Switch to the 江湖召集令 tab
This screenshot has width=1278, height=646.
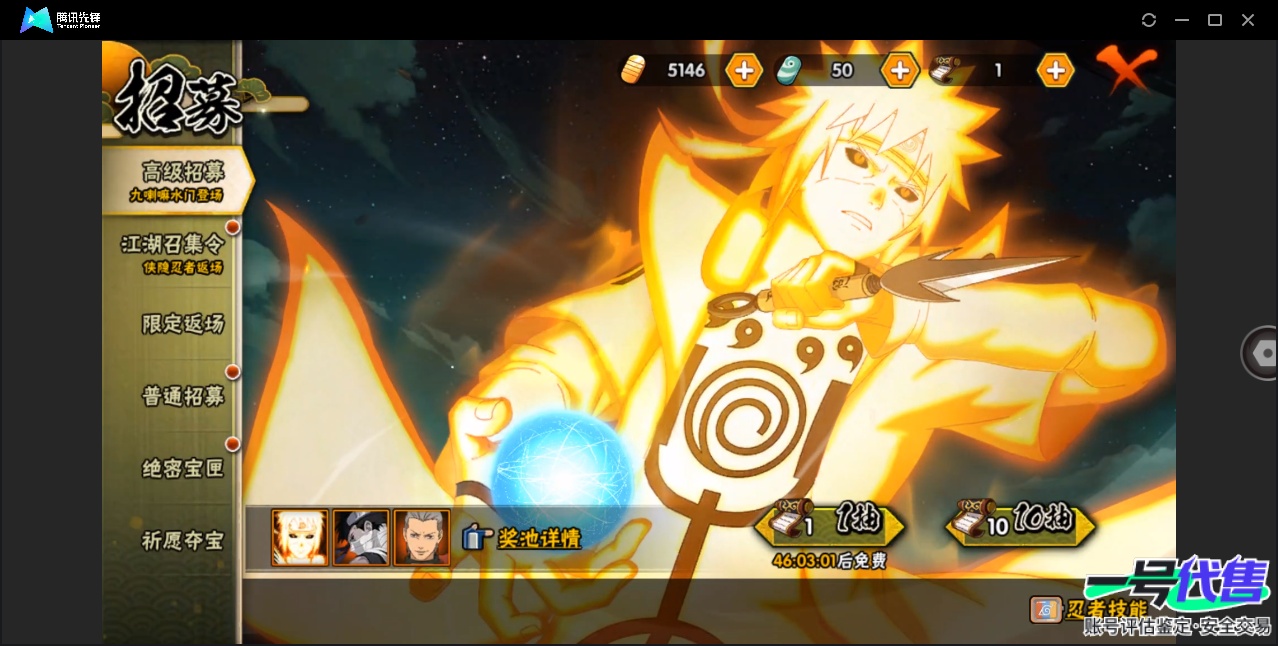[173, 252]
